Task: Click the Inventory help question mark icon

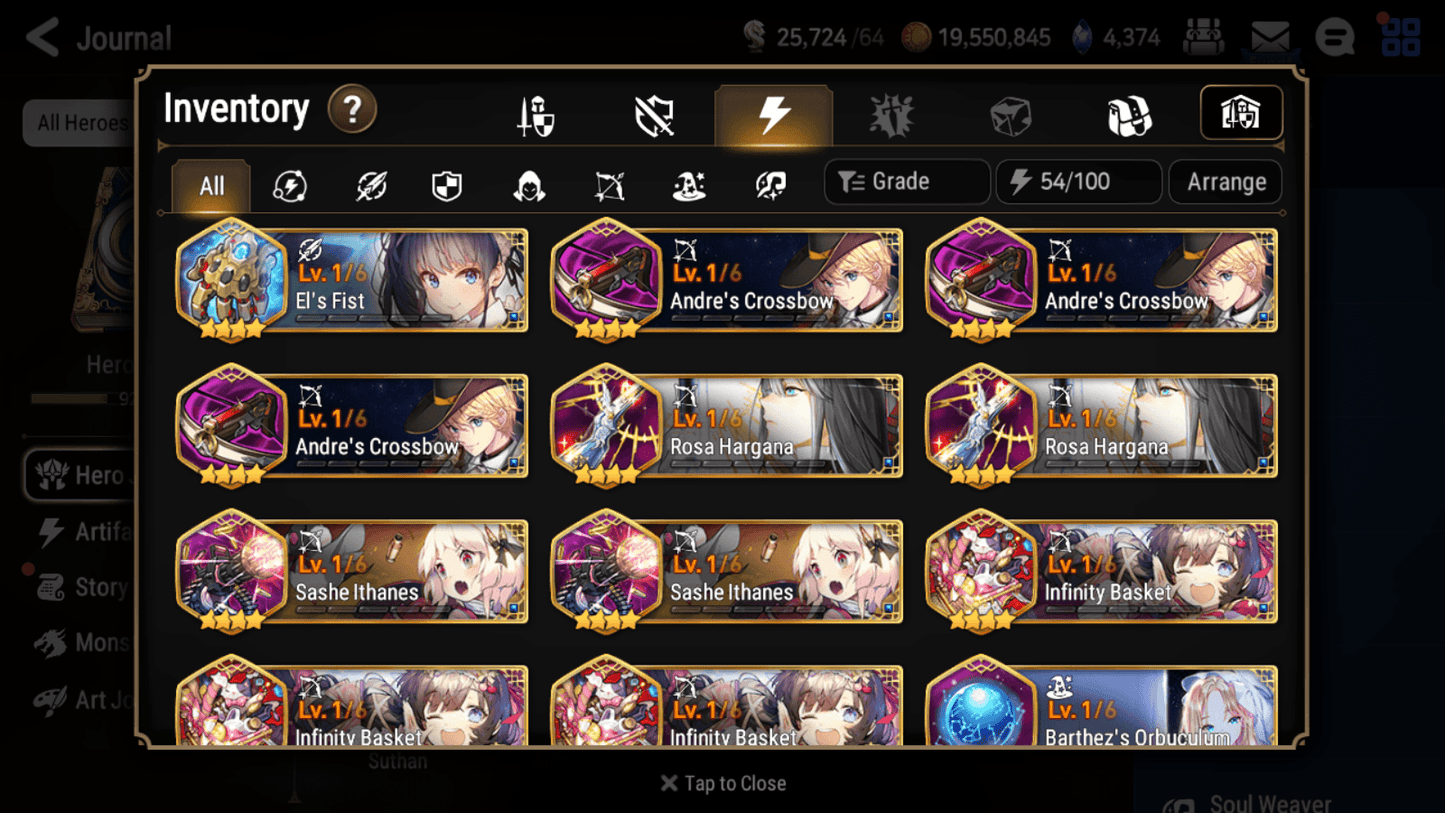Action: [352, 110]
